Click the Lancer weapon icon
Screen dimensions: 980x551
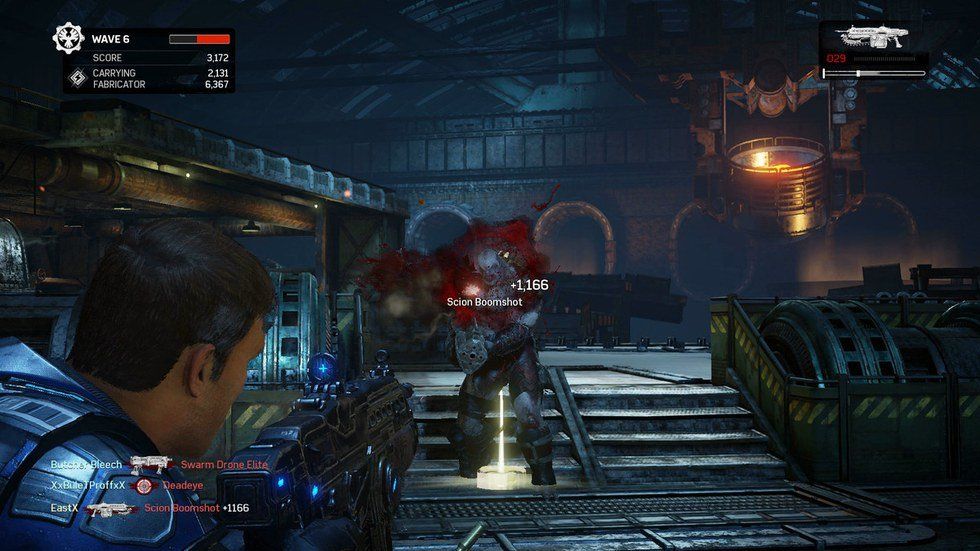click(873, 38)
